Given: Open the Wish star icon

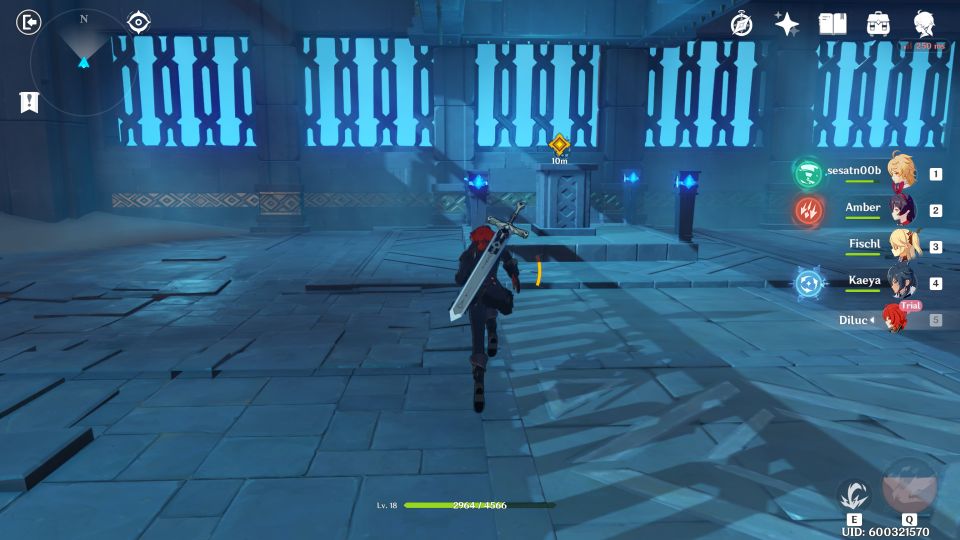Looking at the screenshot, I should tap(787, 24).
